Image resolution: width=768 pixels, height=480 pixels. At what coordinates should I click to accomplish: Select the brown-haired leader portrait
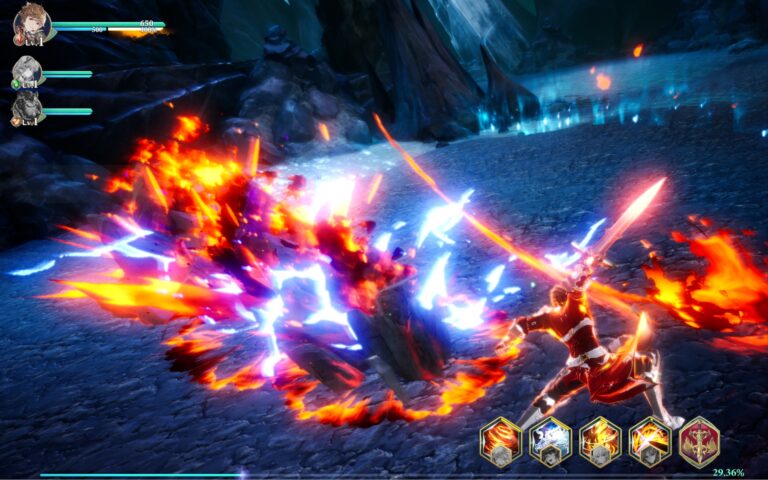tap(28, 26)
